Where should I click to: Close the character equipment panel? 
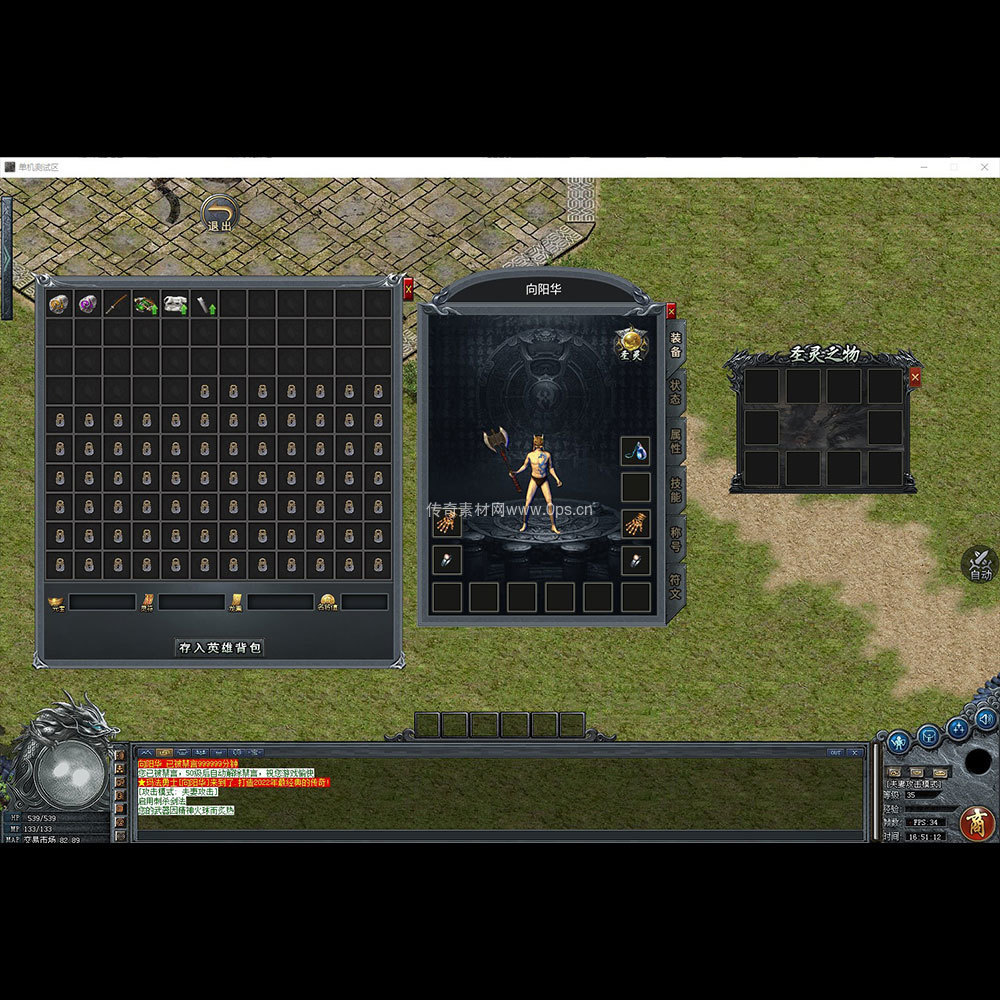(x=671, y=311)
